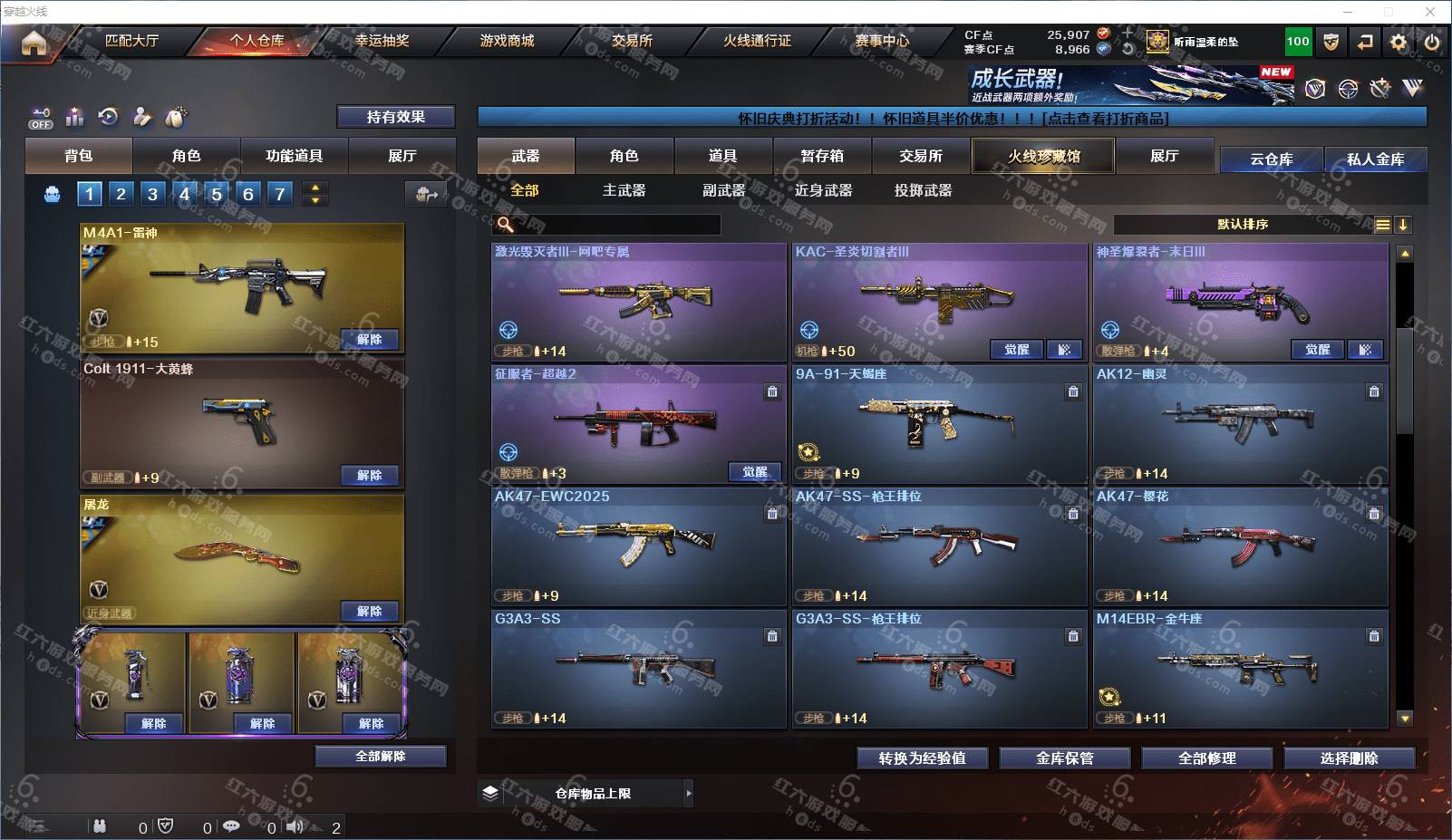Open the 赛事中心 tournament center

[881, 41]
